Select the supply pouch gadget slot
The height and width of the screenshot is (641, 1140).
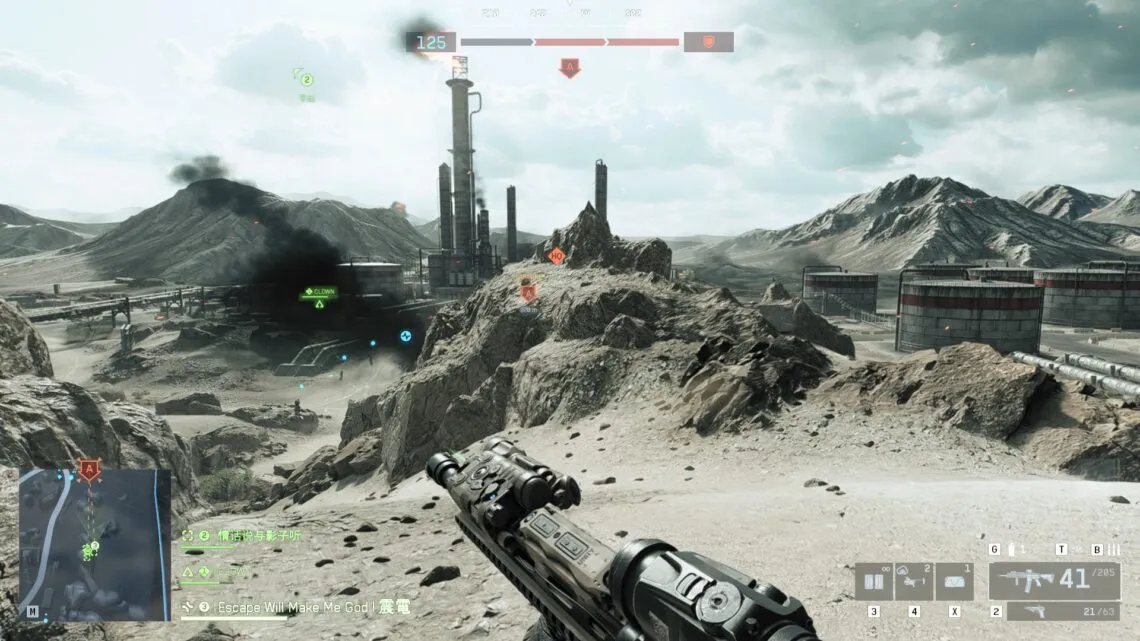tap(954, 581)
